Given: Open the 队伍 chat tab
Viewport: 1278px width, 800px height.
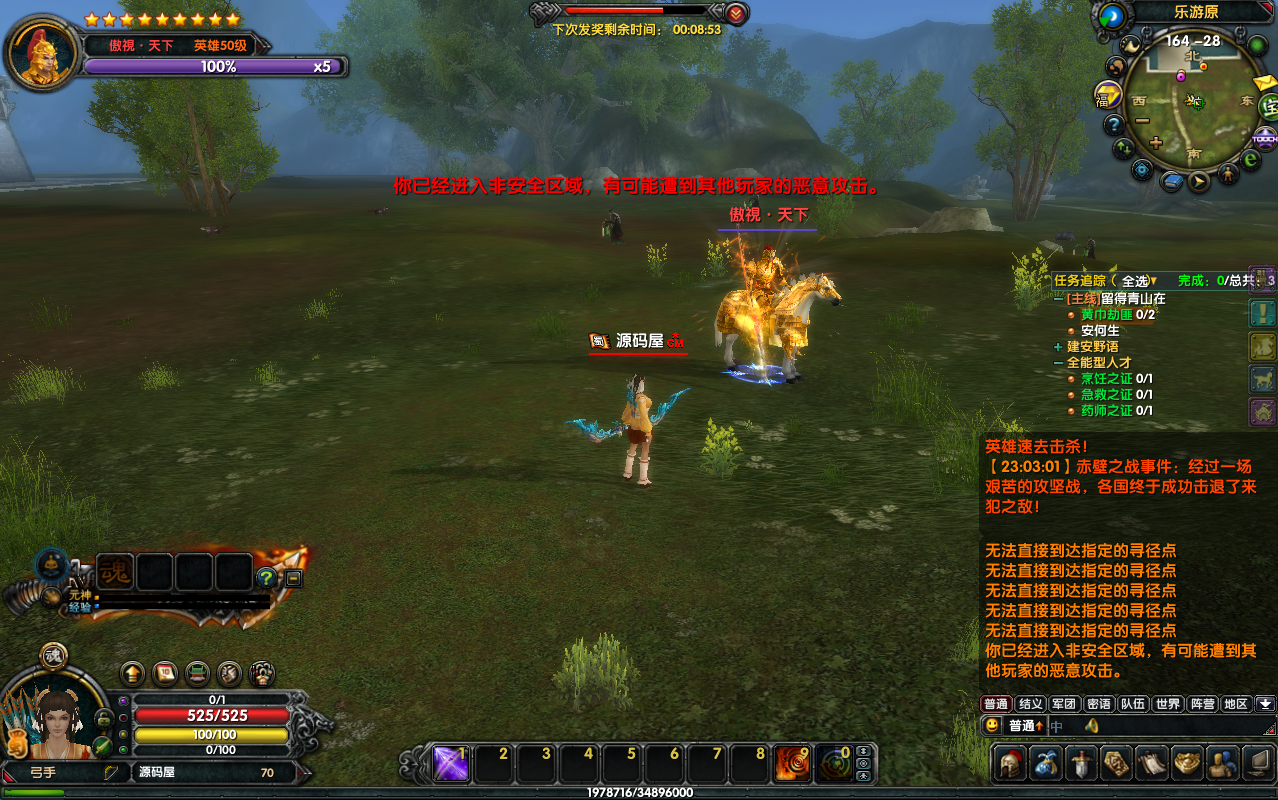Looking at the screenshot, I should click(1132, 704).
